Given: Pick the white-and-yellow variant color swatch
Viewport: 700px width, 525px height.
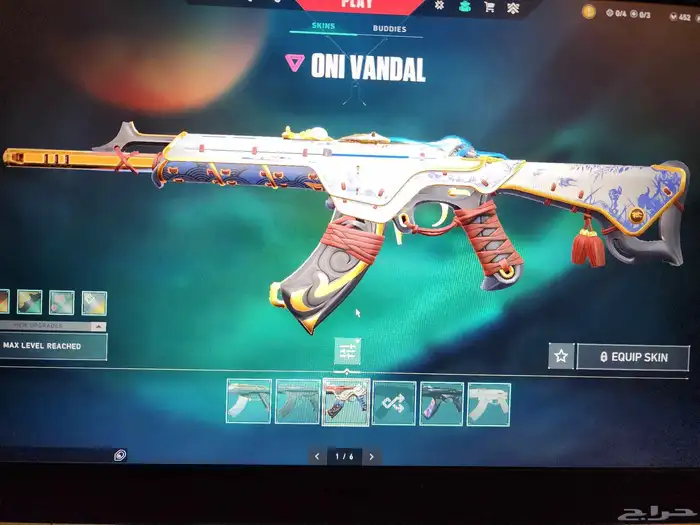Looking at the screenshot, I should 94,301.
